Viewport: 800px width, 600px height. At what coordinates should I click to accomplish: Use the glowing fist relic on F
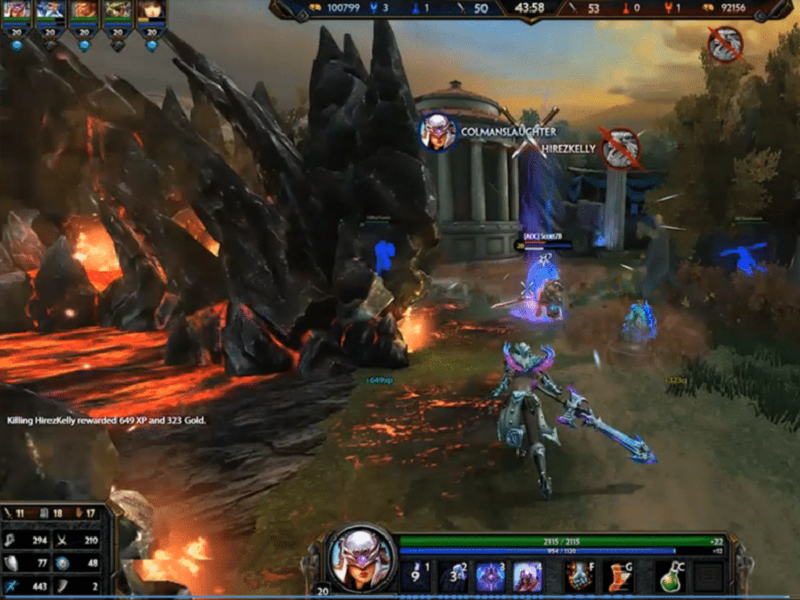coord(581,575)
